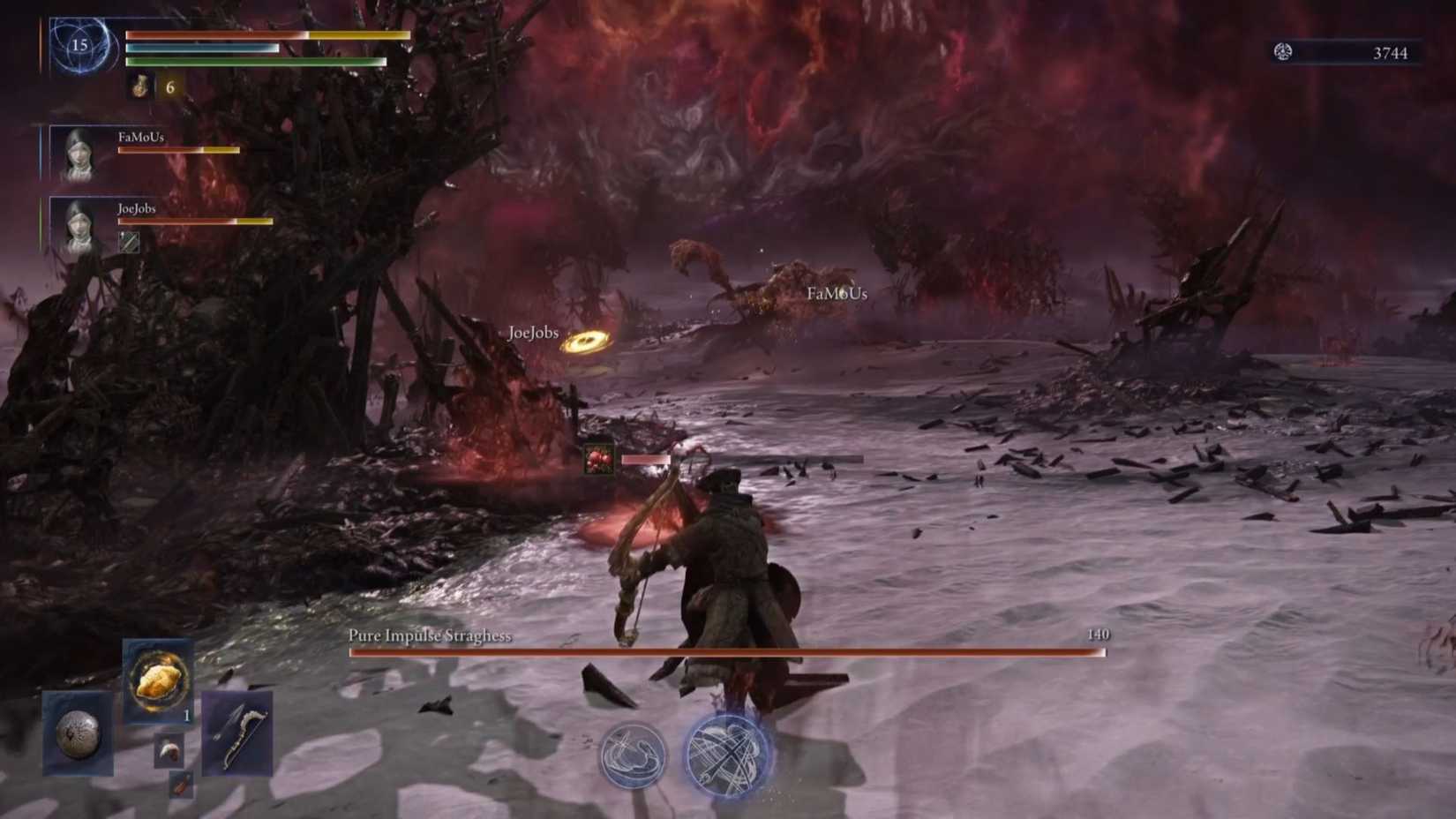Toggle the left spirit summon emblem at bottom center
This screenshot has height=819, width=1456.
[633, 755]
